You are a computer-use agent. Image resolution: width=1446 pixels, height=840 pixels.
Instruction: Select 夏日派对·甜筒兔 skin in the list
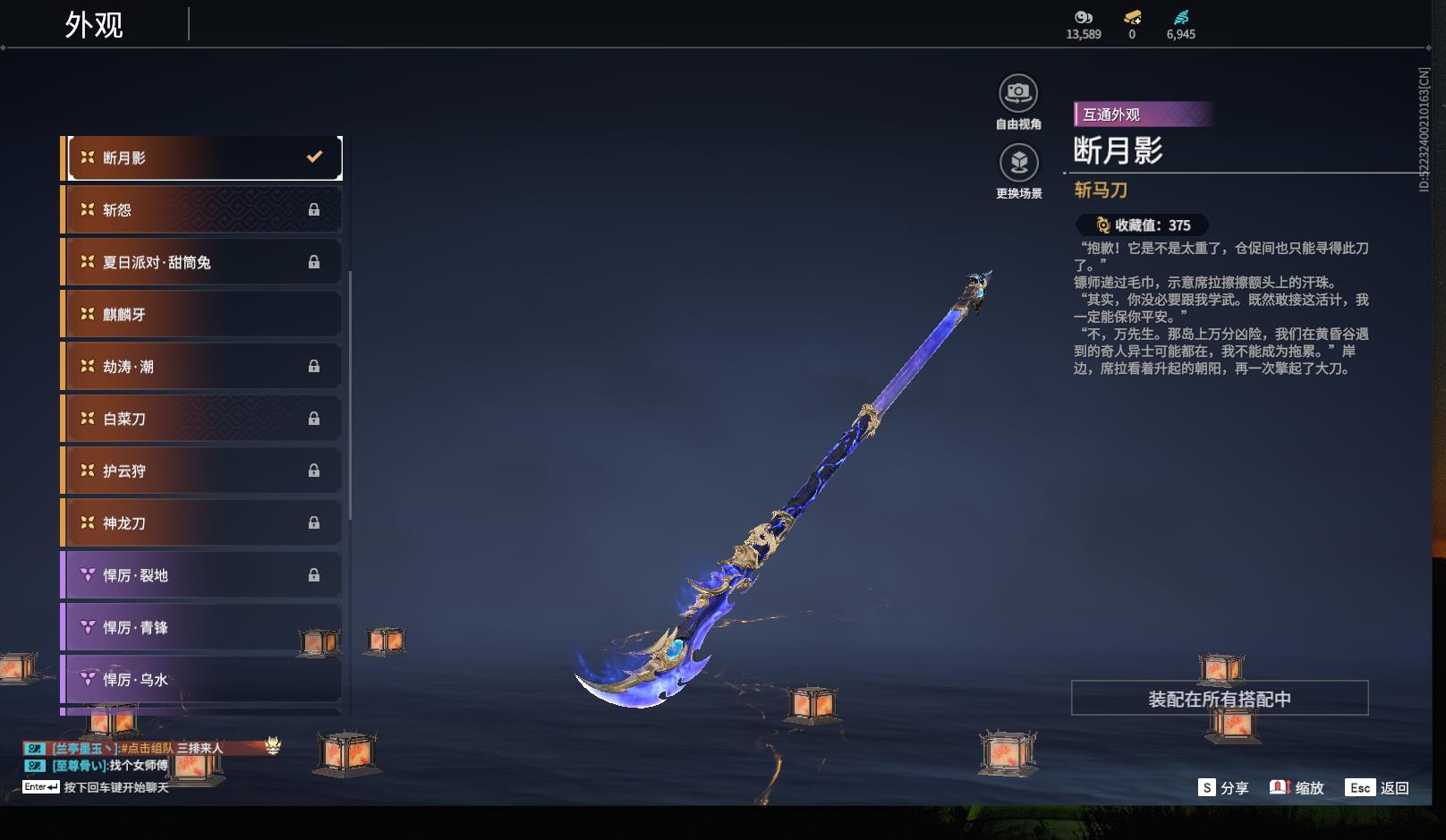[x=204, y=262]
